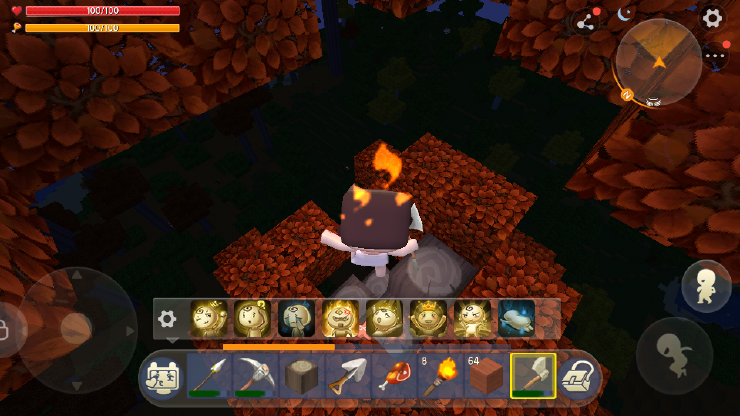Viewport: 740px width, 416px height.
Task: Choose the wood log block slot
Action: pos(299,377)
